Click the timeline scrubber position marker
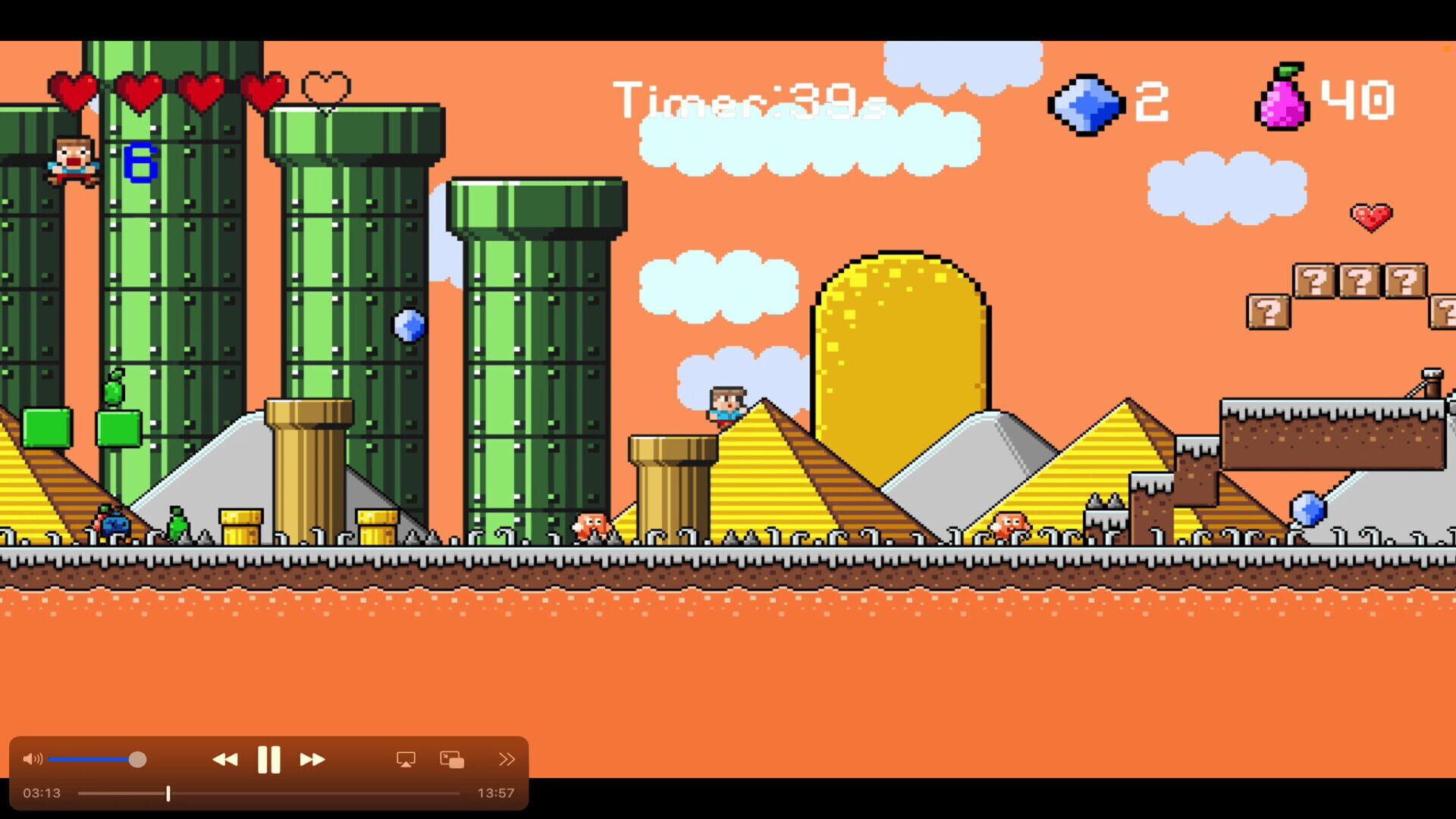The image size is (1456, 819). pyautogui.click(x=168, y=793)
